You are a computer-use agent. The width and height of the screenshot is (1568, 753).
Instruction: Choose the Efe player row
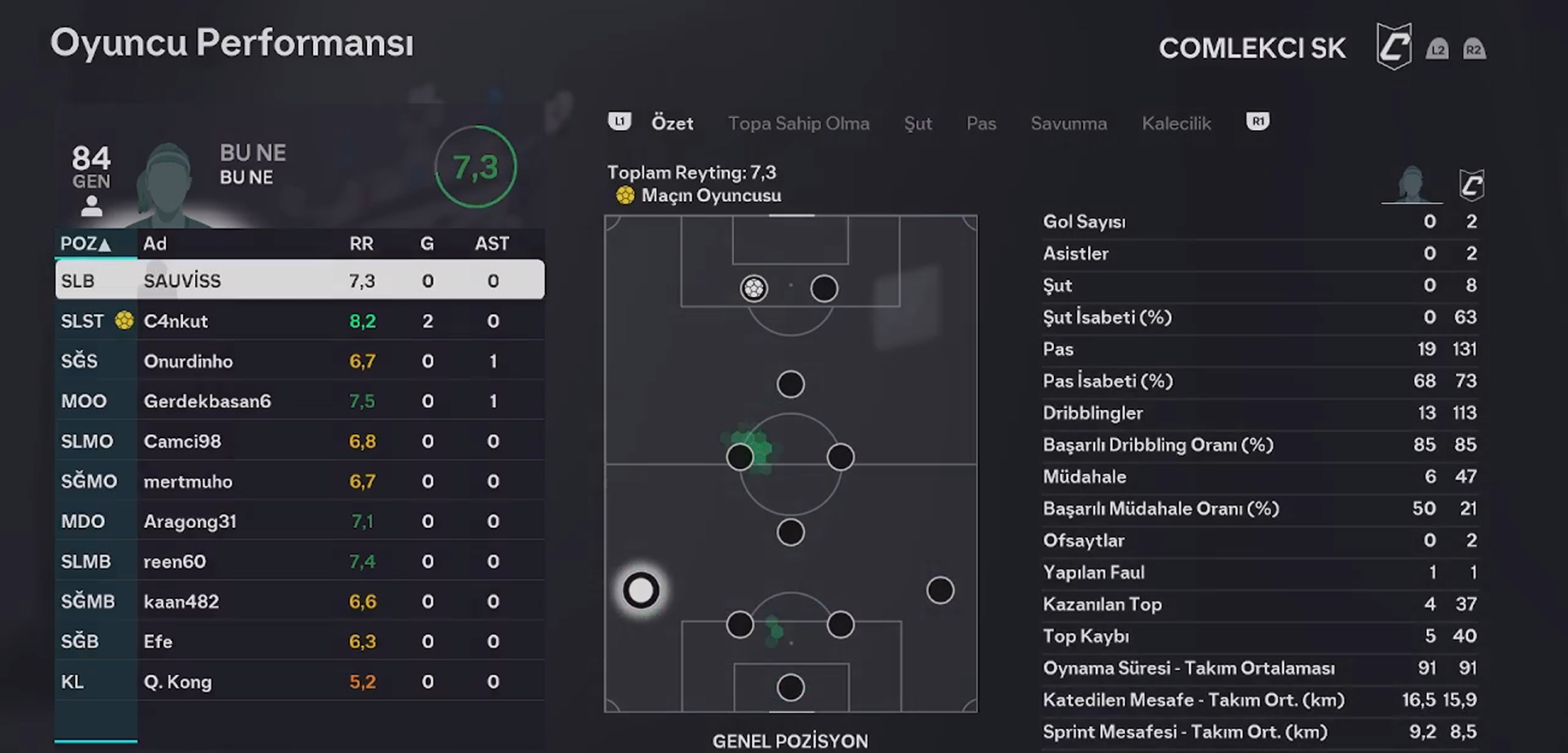click(x=299, y=642)
